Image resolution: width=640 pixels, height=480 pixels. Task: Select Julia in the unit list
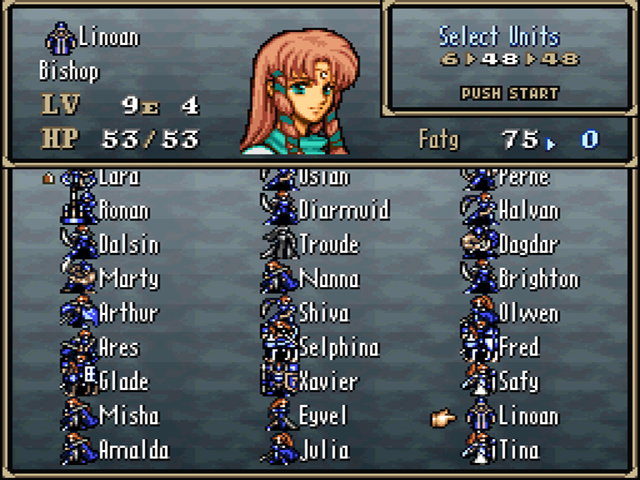[x=324, y=449]
